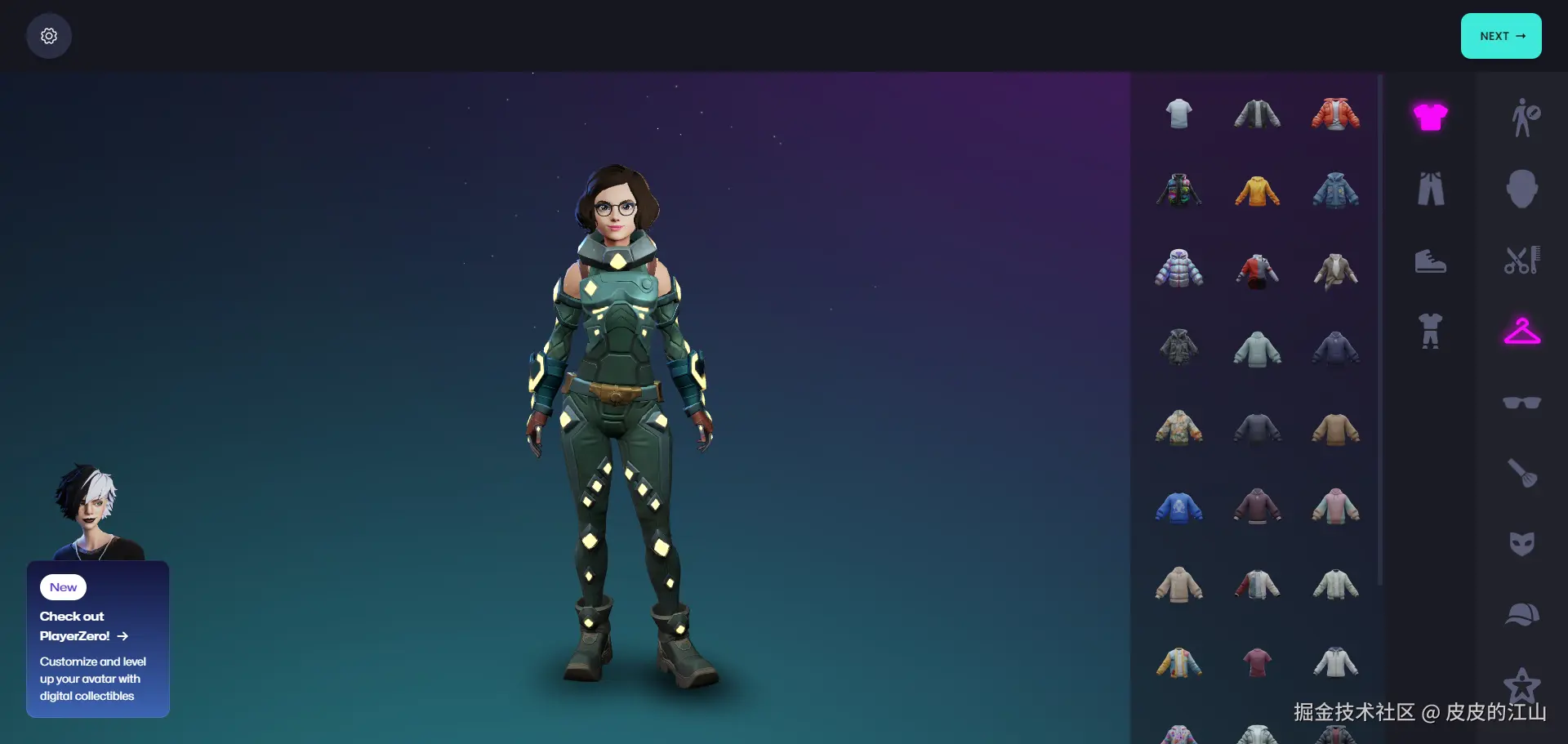Open the settings gear
The image size is (1568, 744).
[48, 35]
